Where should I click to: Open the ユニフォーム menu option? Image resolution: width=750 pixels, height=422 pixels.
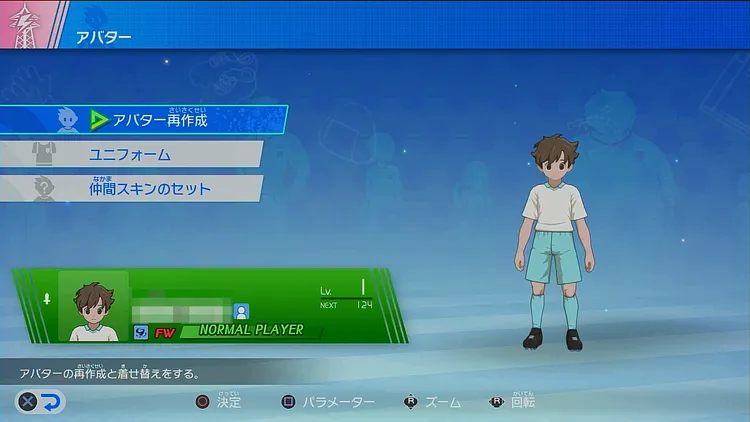pos(140,155)
